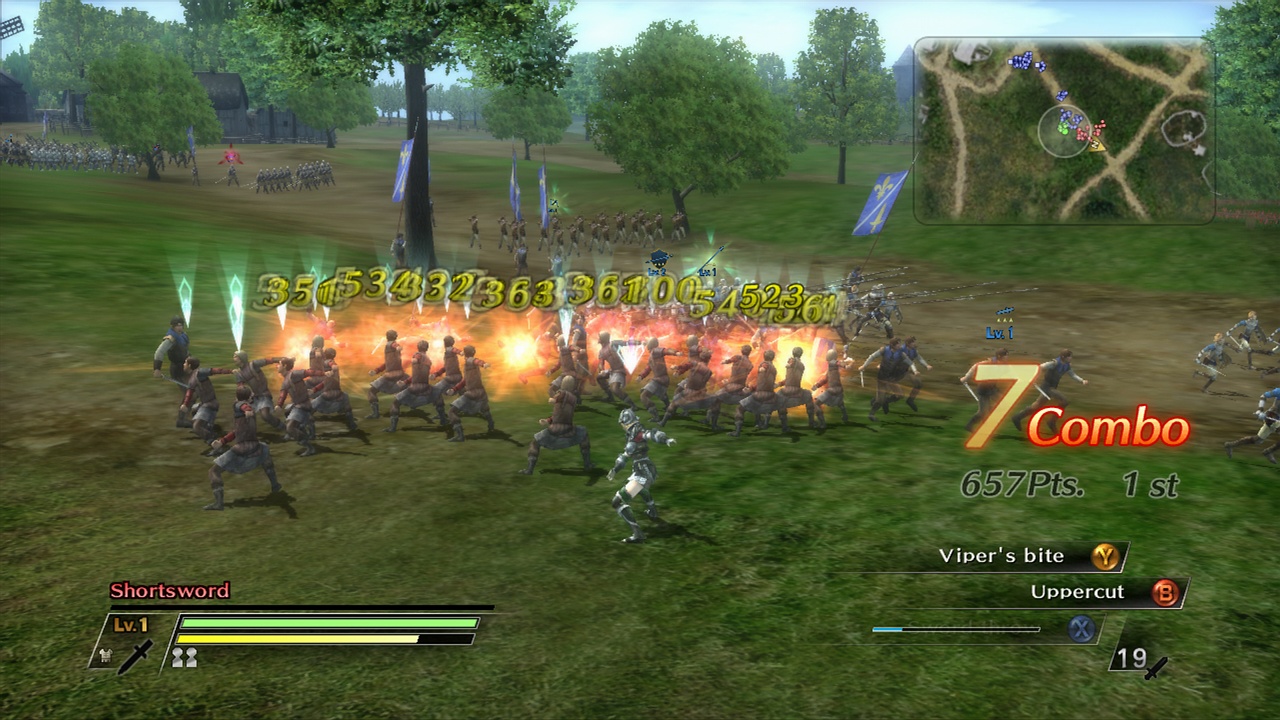Click the blue ally unit cluster on the minimap

click(1023, 59)
